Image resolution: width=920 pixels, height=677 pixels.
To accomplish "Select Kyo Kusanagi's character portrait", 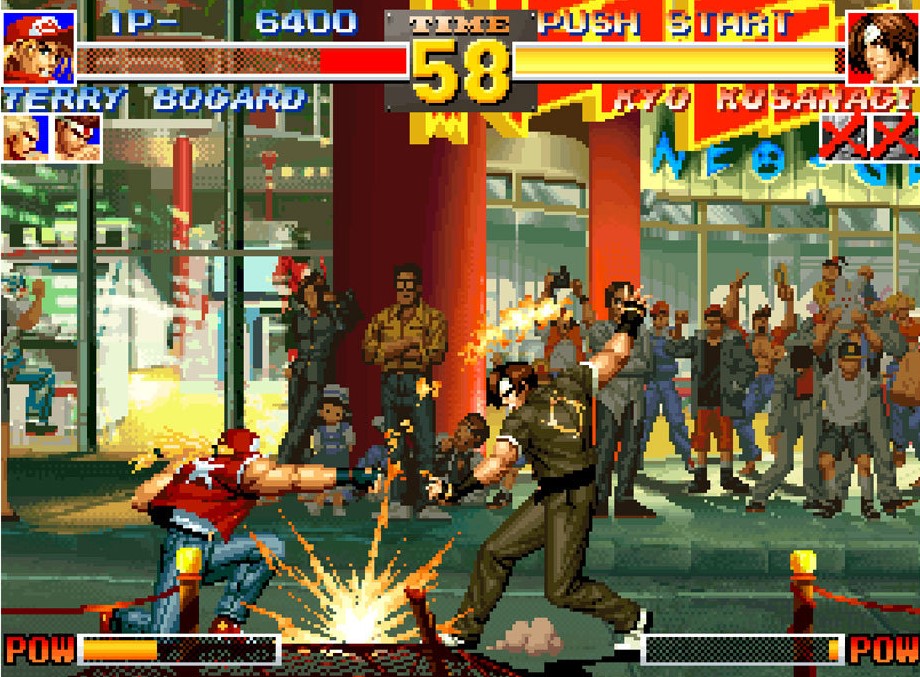I will pyautogui.click(x=881, y=47).
